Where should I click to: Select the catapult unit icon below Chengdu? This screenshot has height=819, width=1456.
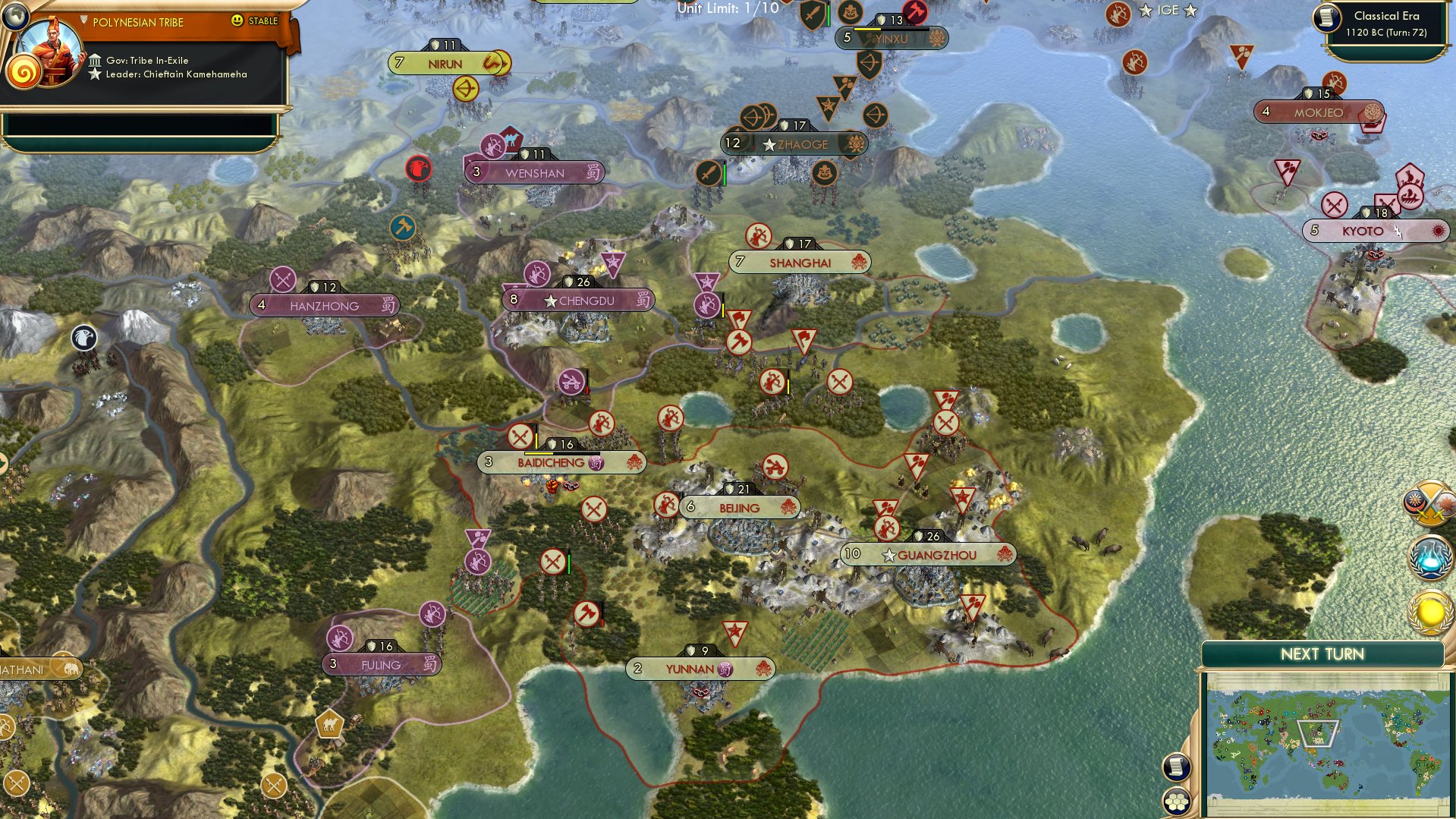pyautogui.click(x=571, y=380)
